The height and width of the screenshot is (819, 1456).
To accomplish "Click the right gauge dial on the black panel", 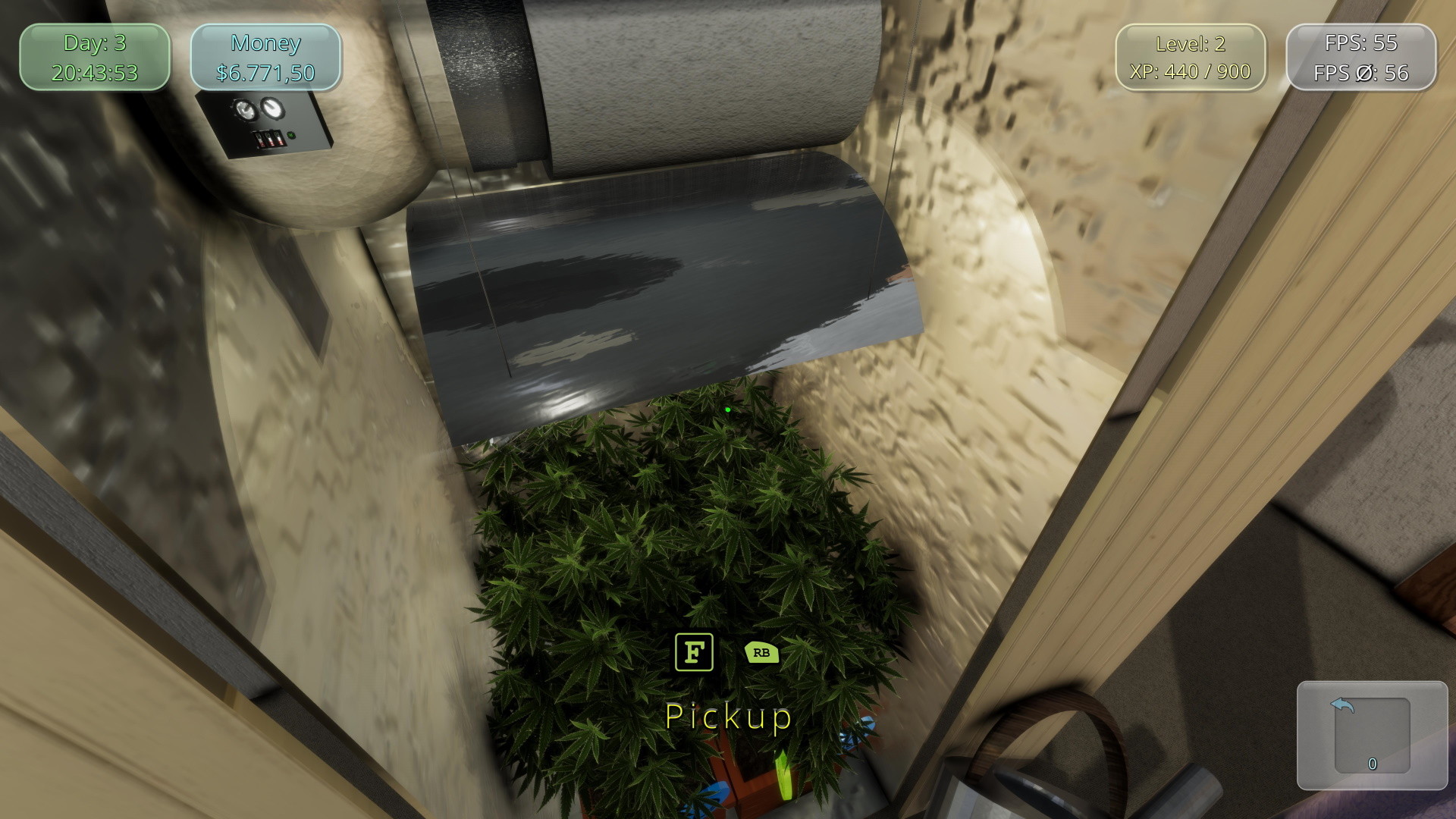I will coord(272,108).
